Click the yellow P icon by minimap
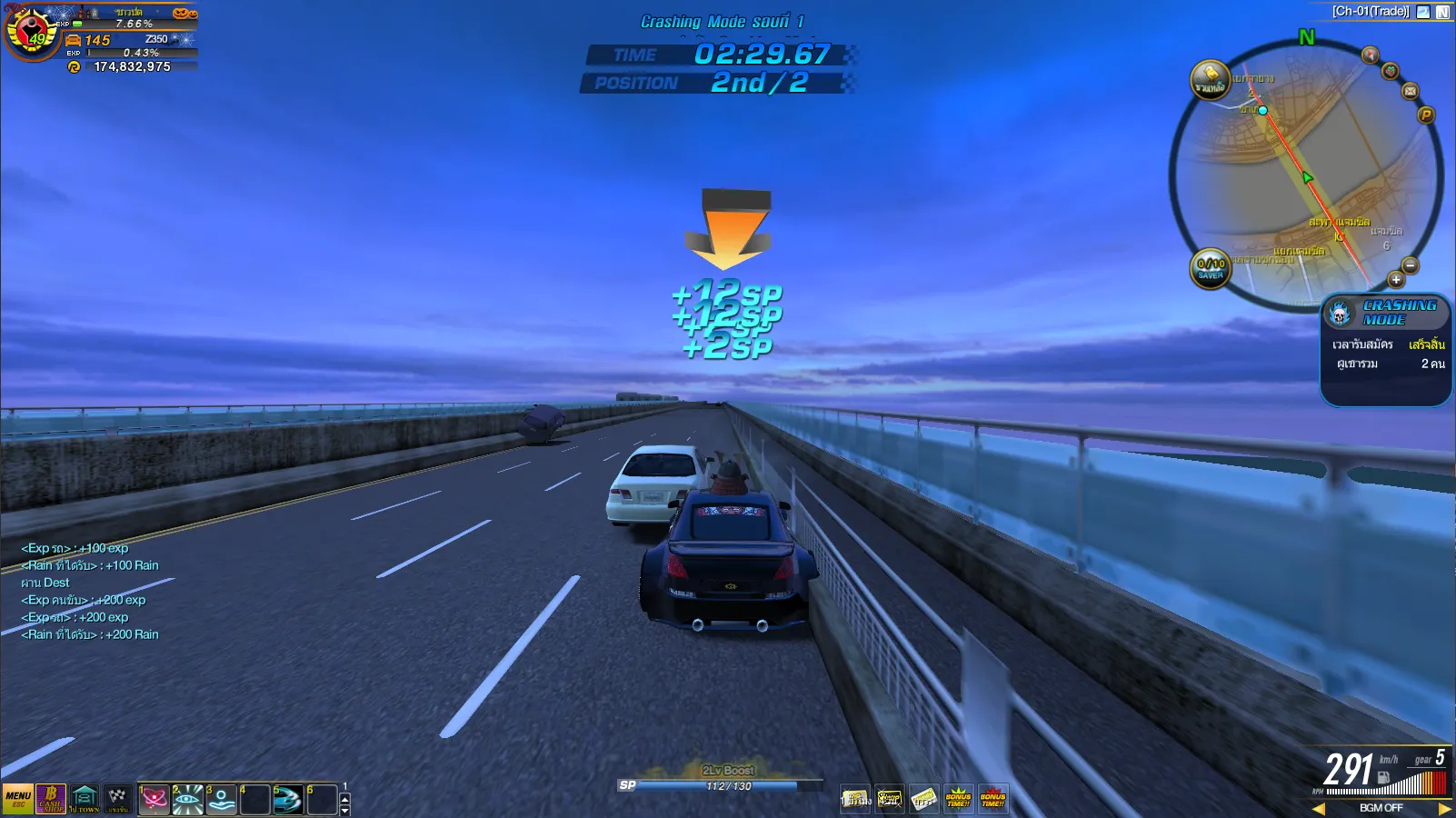The height and width of the screenshot is (818, 1456). (x=1426, y=115)
